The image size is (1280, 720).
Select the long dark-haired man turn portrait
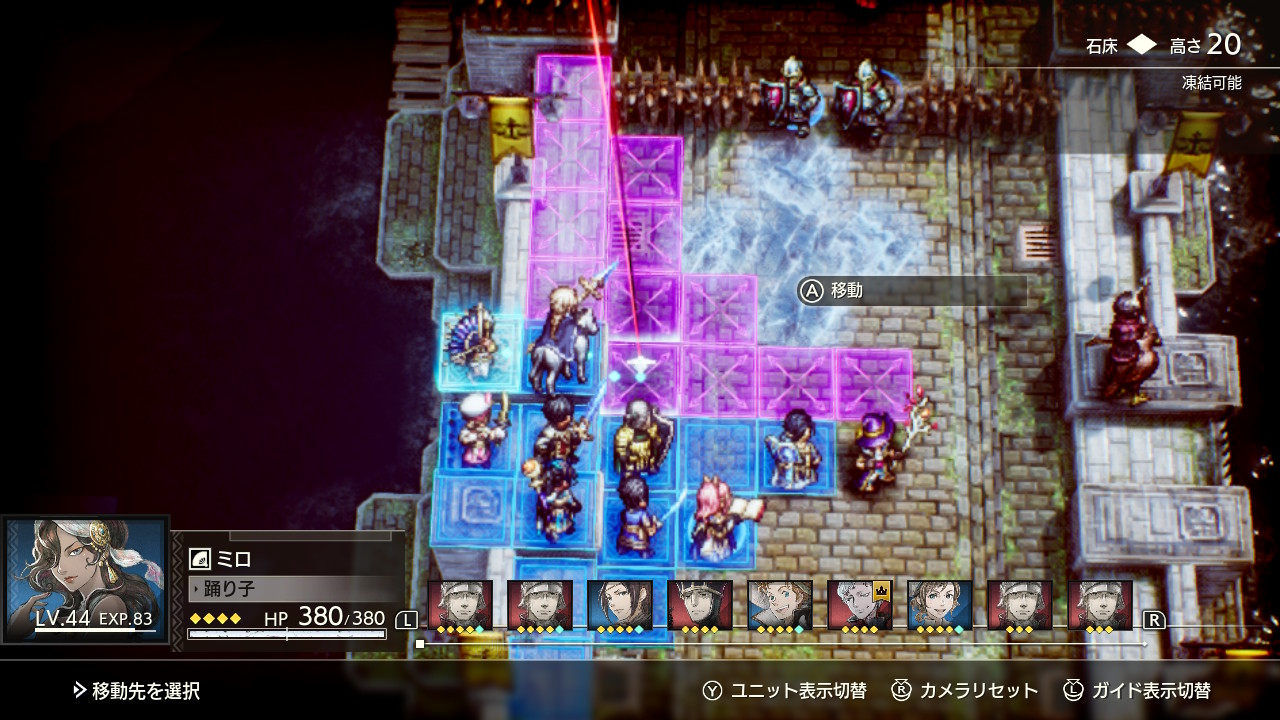click(619, 604)
